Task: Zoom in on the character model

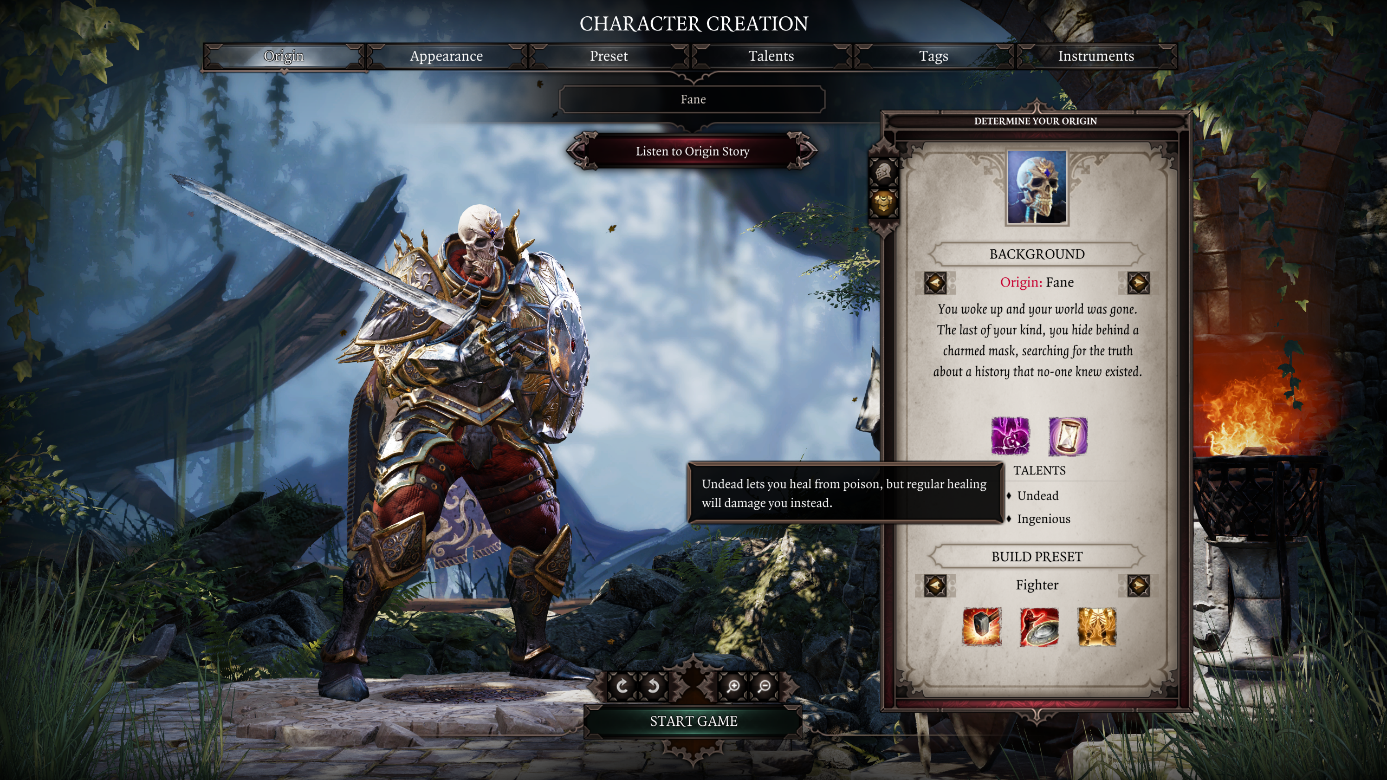Action: (734, 686)
